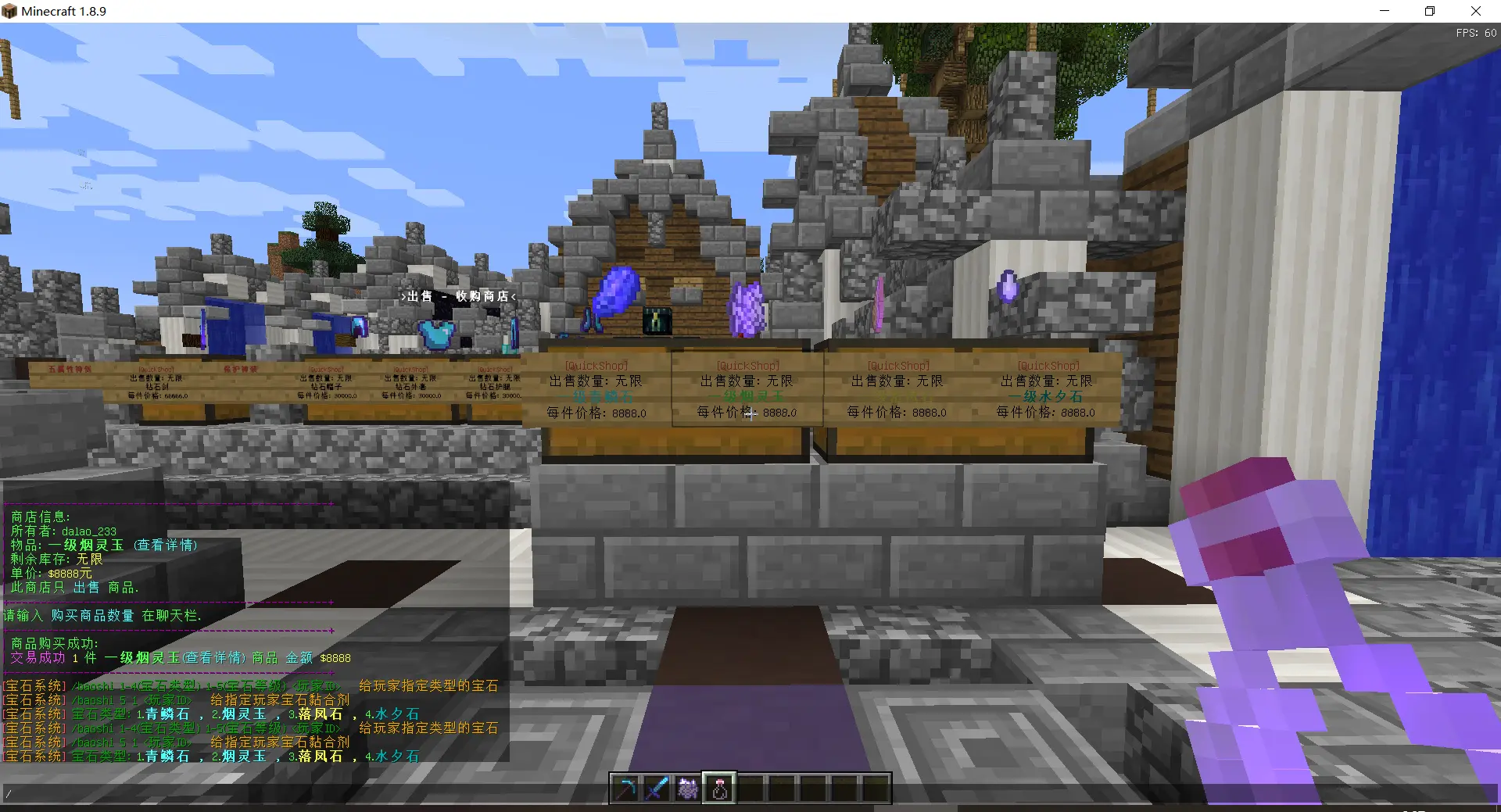Open 查看详情 link in the 交易成功 message

214,658
